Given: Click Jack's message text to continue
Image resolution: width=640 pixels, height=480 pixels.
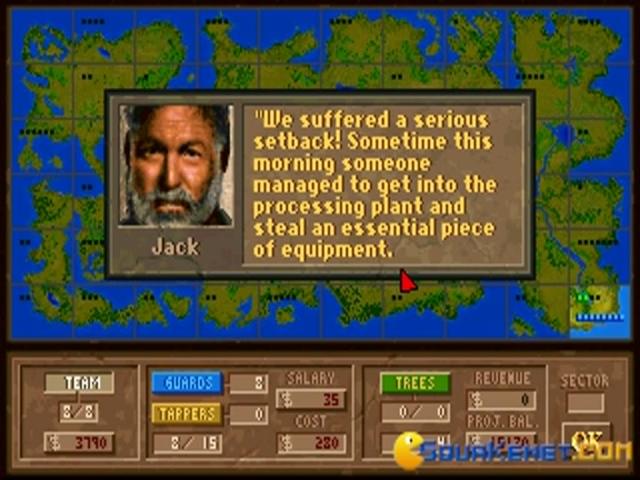Looking at the screenshot, I should [387, 183].
